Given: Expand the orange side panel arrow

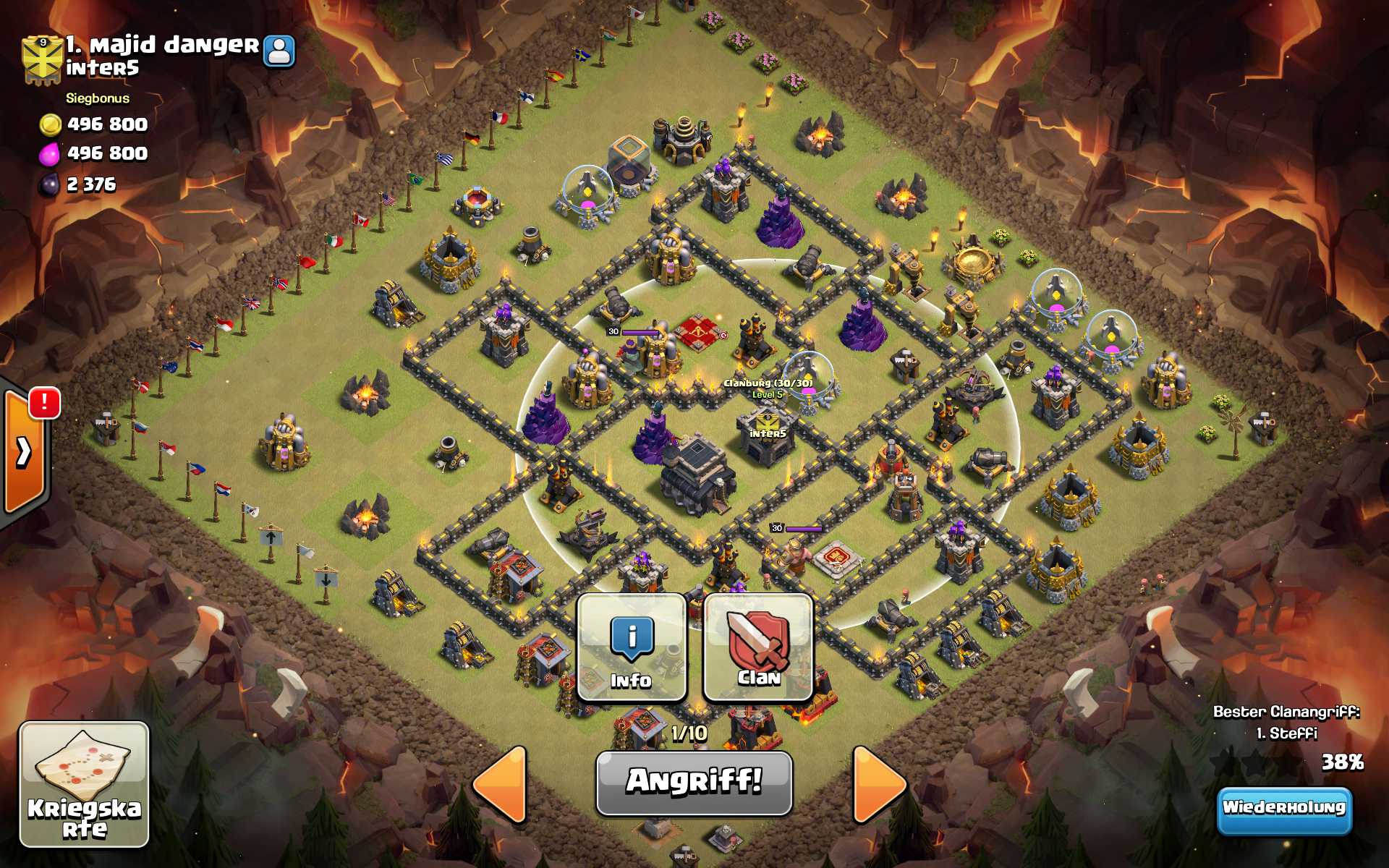Looking at the screenshot, I should coord(24,452).
